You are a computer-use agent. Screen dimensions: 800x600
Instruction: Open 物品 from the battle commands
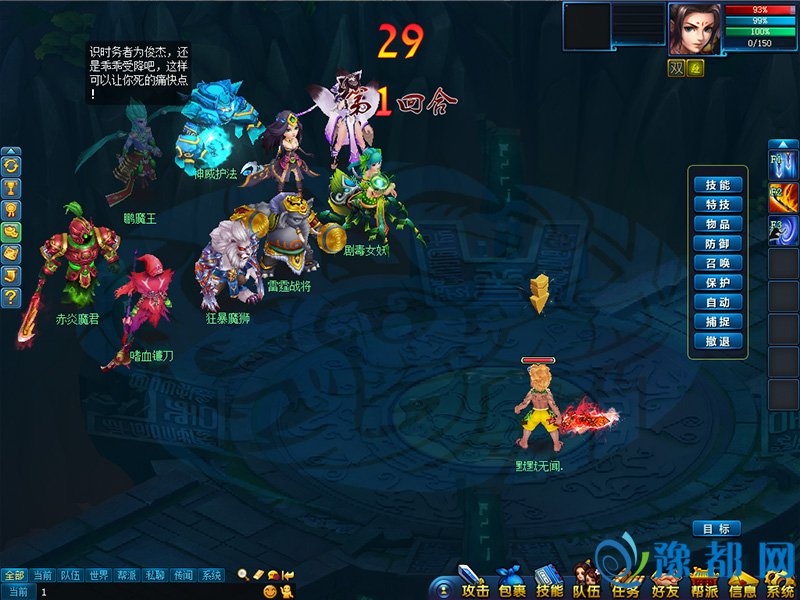coord(717,224)
